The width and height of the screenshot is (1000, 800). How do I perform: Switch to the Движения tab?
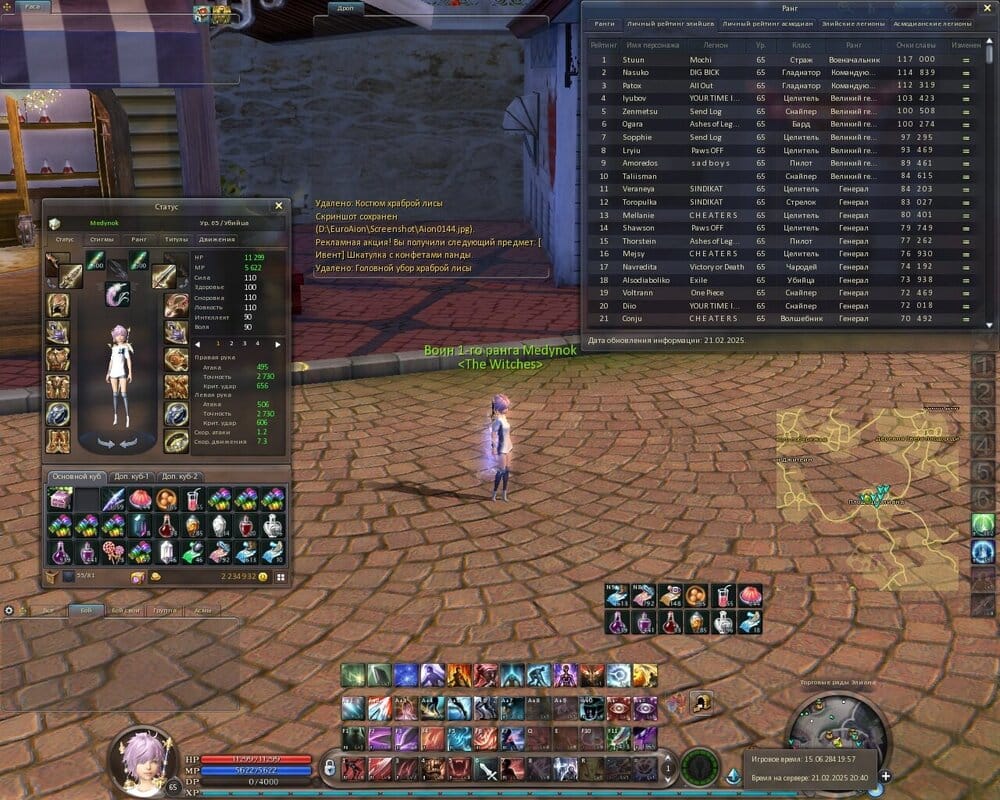pos(216,239)
